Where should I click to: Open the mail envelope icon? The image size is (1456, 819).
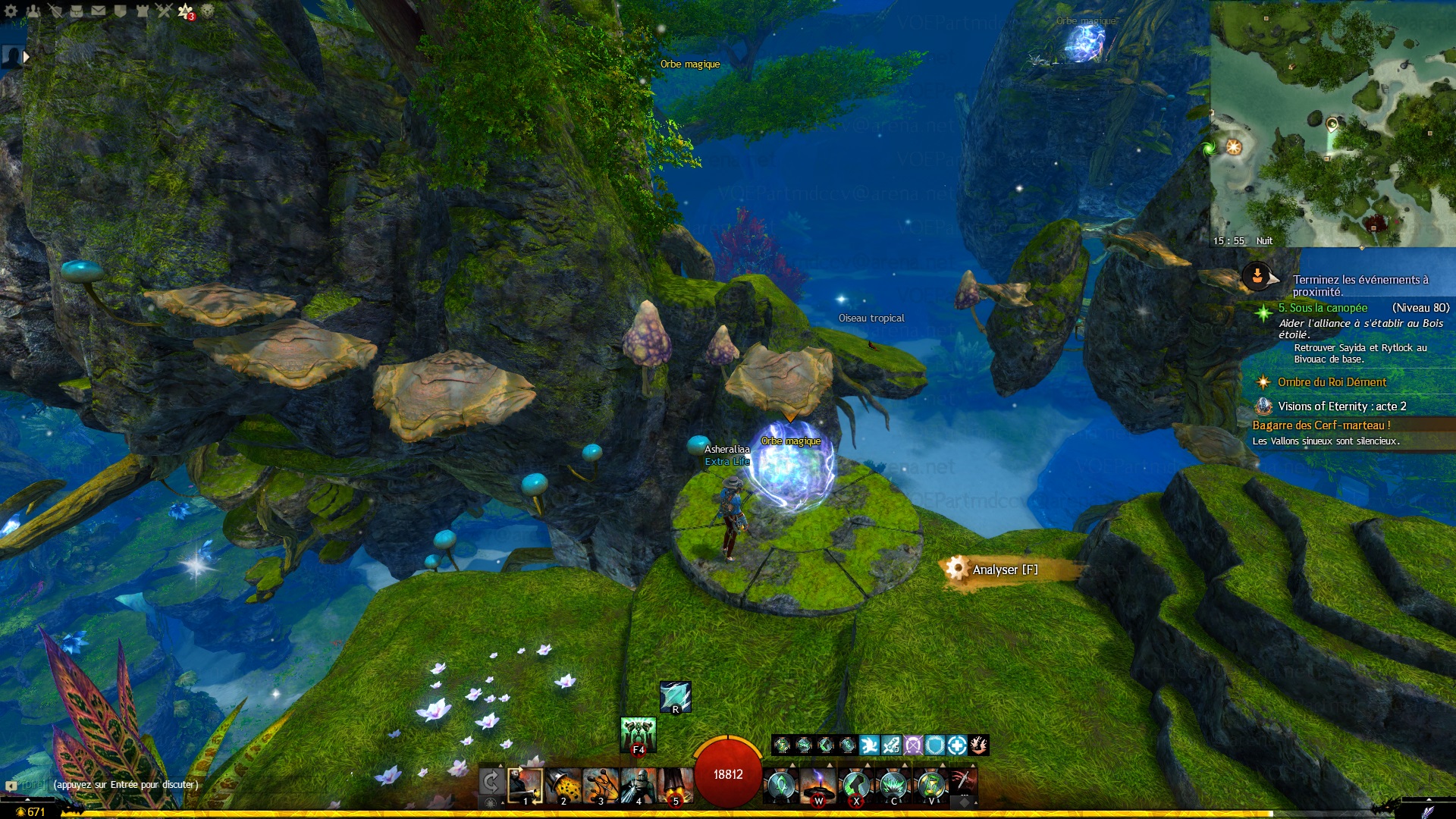(99, 11)
